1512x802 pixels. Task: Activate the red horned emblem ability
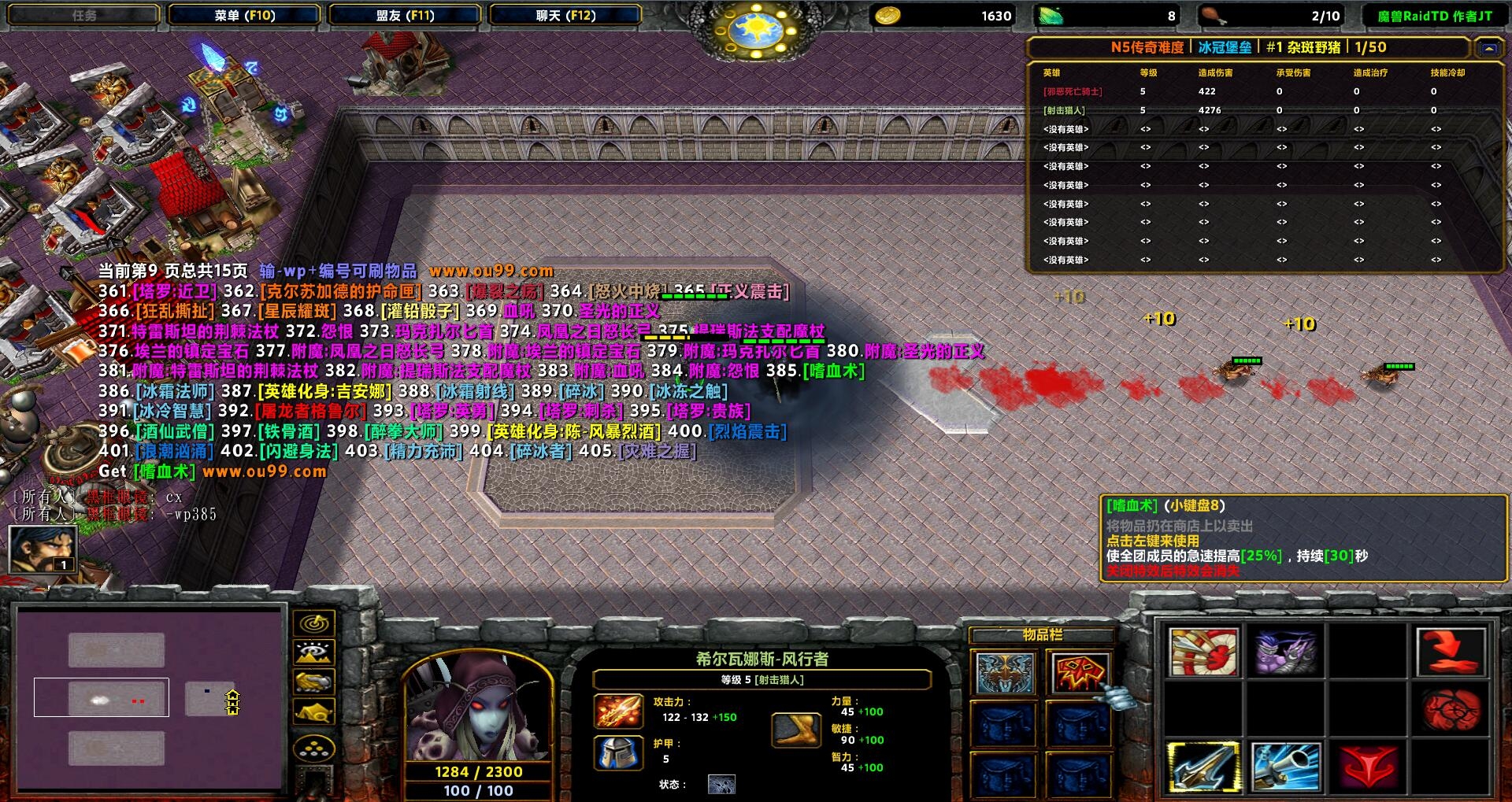coord(1369,767)
